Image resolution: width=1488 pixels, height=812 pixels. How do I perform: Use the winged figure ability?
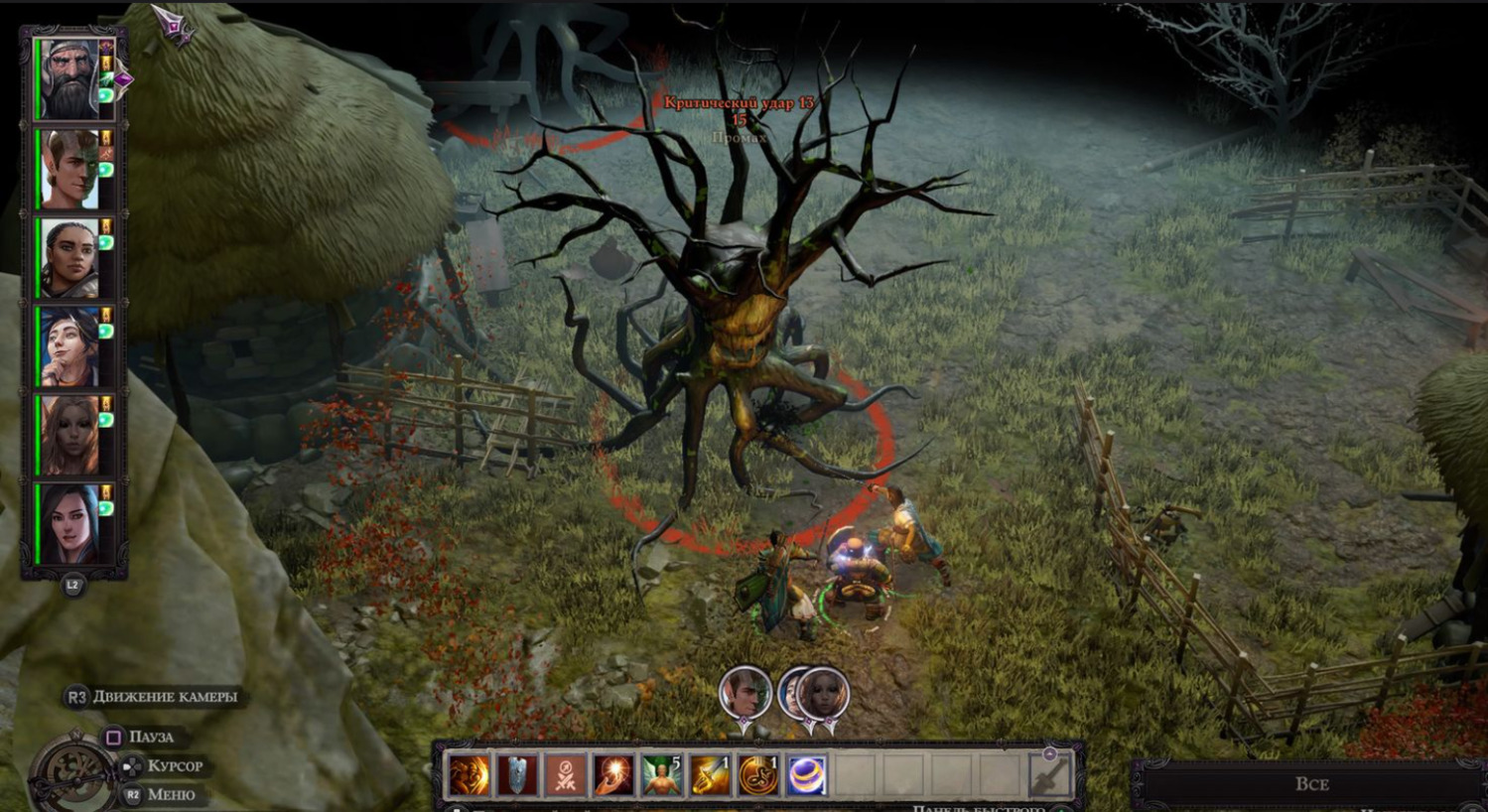pos(661,774)
